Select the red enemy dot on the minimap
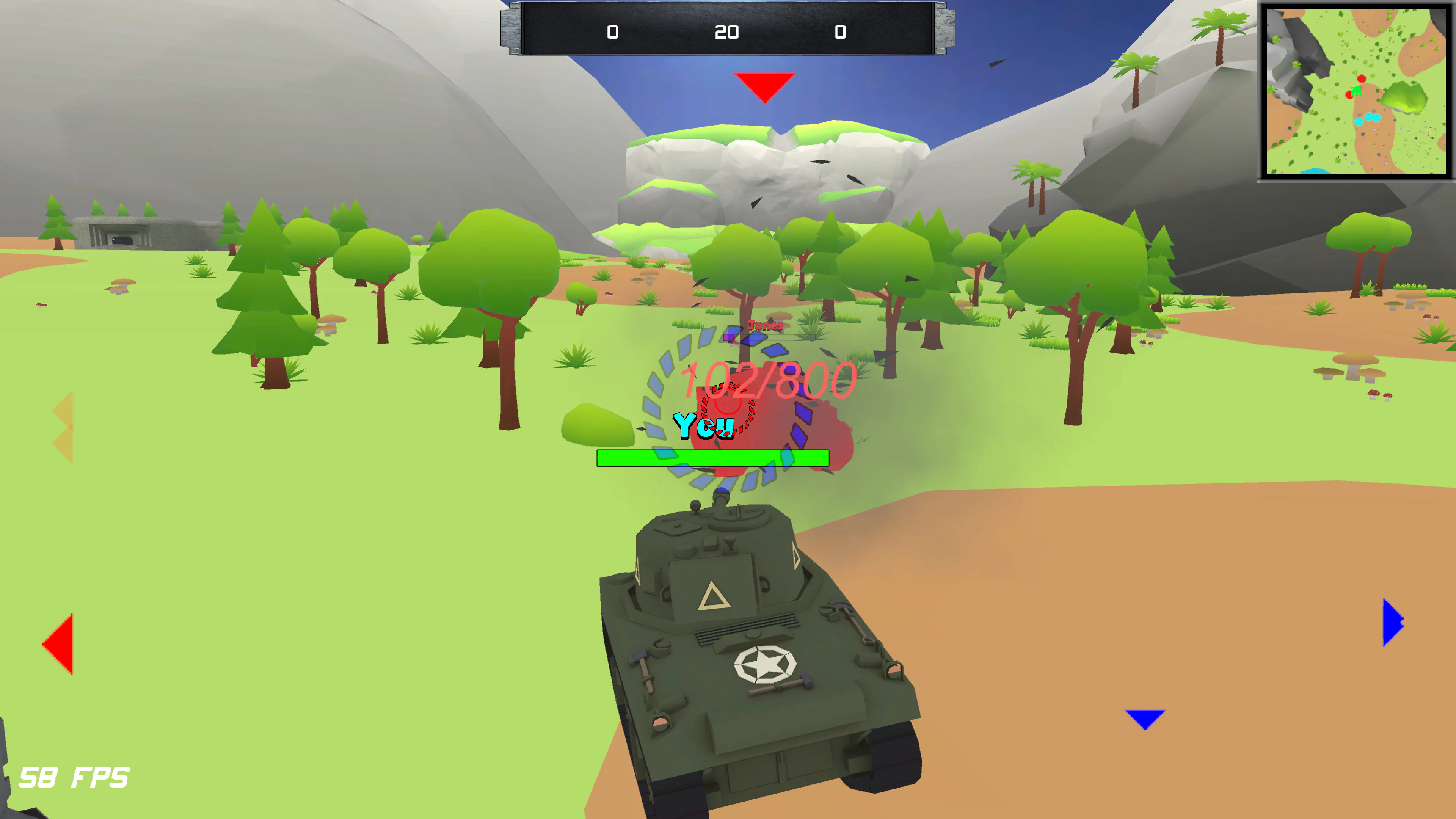The height and width of the screenshot is (819, 1456). (1362, 79)
